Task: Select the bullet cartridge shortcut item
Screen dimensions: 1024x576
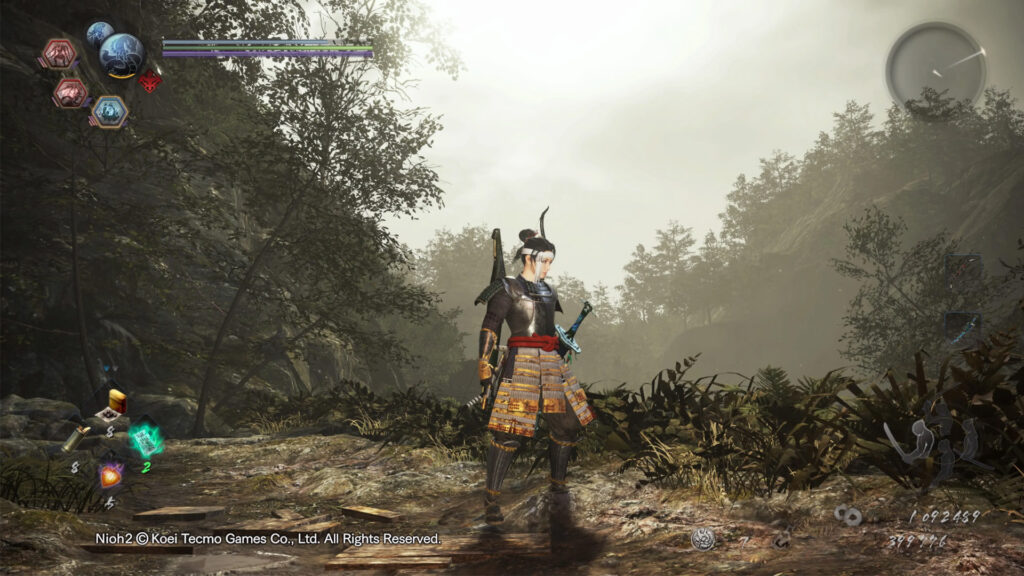Action: coord(76,438)
